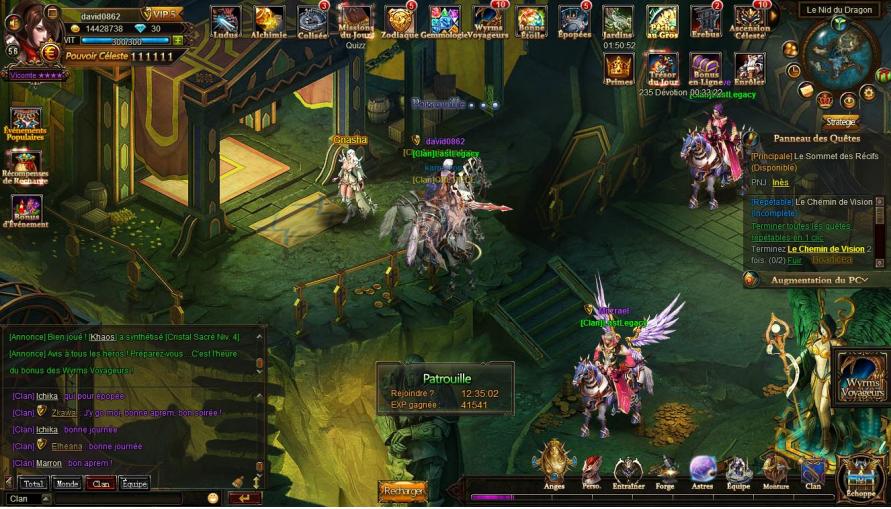Viewport: 891px width, 509px height.
Task: Open the Anges menu
Action: [x=553, y=465]
